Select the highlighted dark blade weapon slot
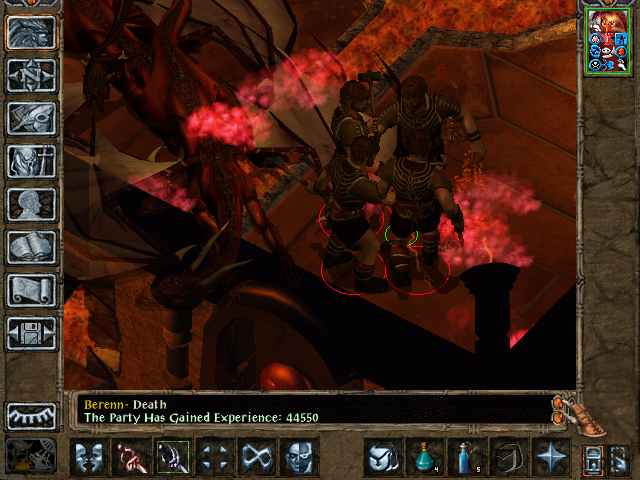 [172, 457]
